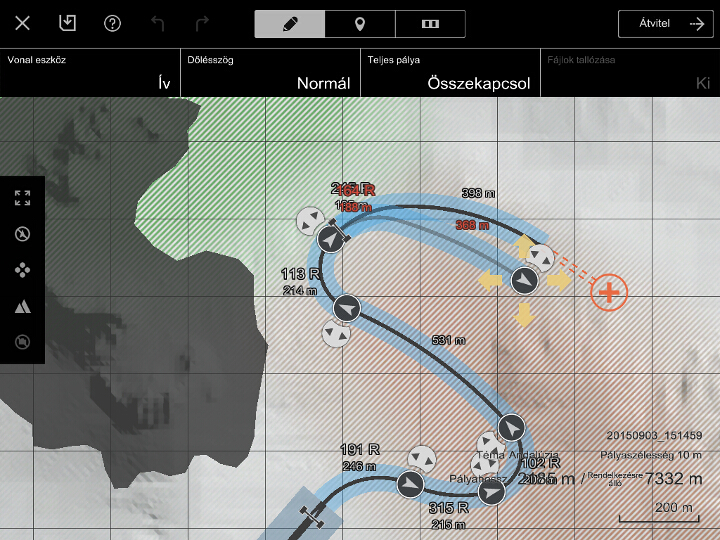Image resolution: width=720 pixels, height=540 pixels.
Task: Switch to the location pin tab
Action: click(360, 24)
